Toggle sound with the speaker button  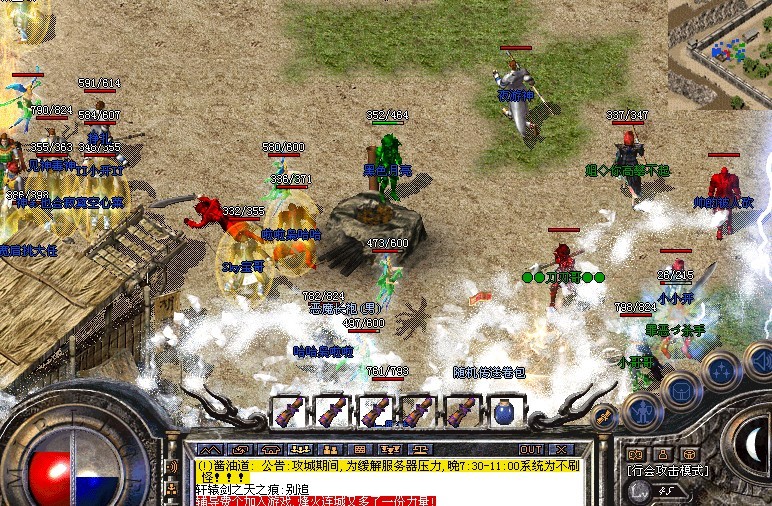[759, 358]
